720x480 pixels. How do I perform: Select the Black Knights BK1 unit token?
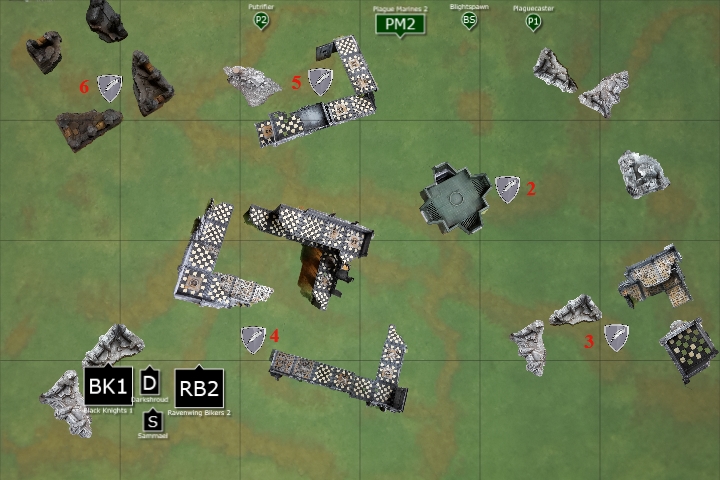[108, 386]
